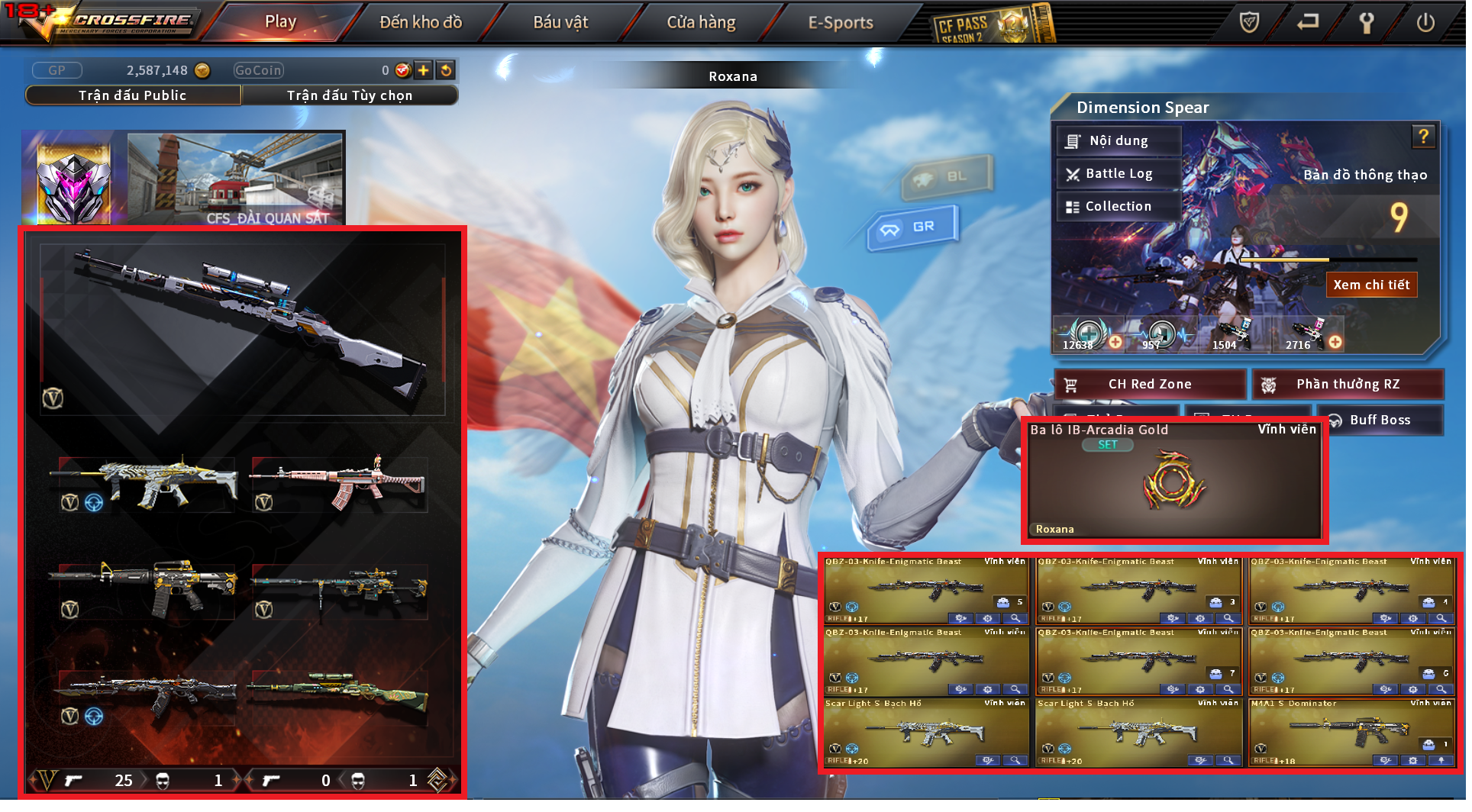Open the CH Red Zone shop

pyautogui.click(x=1150, y=385)
